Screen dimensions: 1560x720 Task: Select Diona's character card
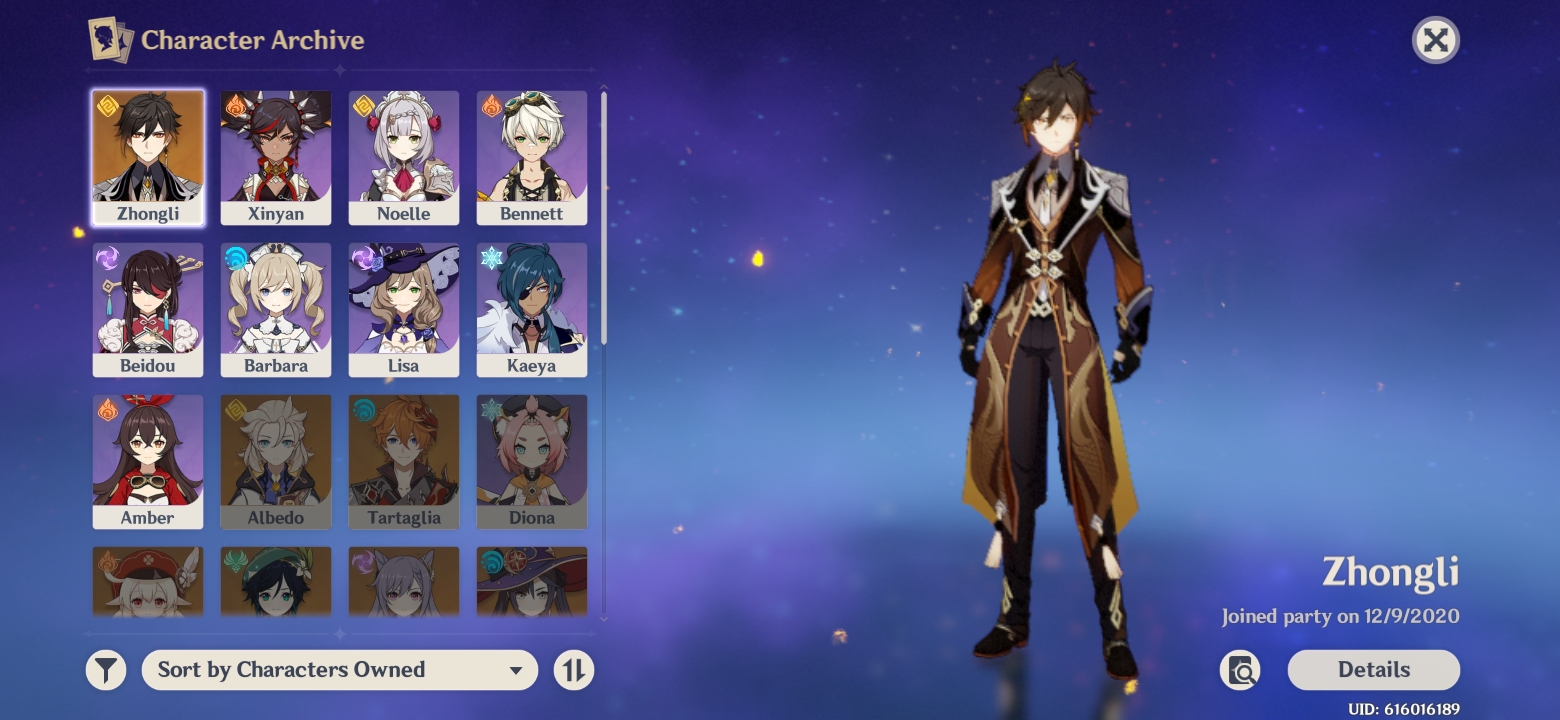[x=532, y=461]
